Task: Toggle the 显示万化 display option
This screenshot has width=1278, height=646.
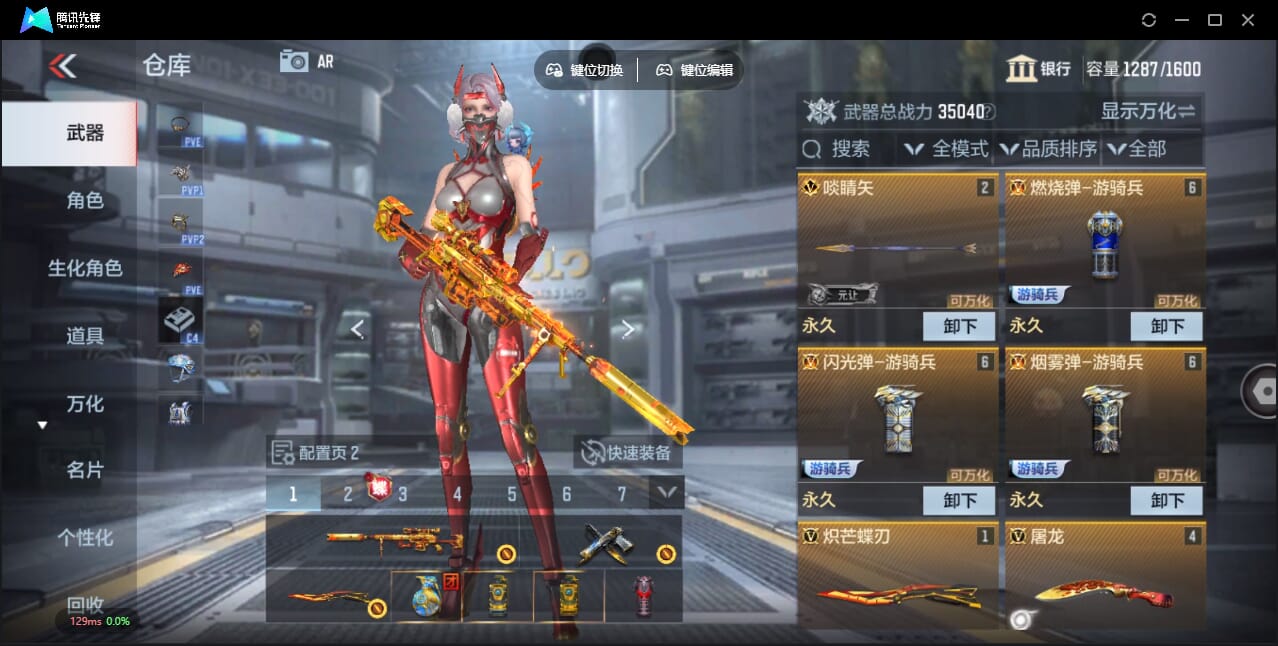Action: click(1148, 111)
